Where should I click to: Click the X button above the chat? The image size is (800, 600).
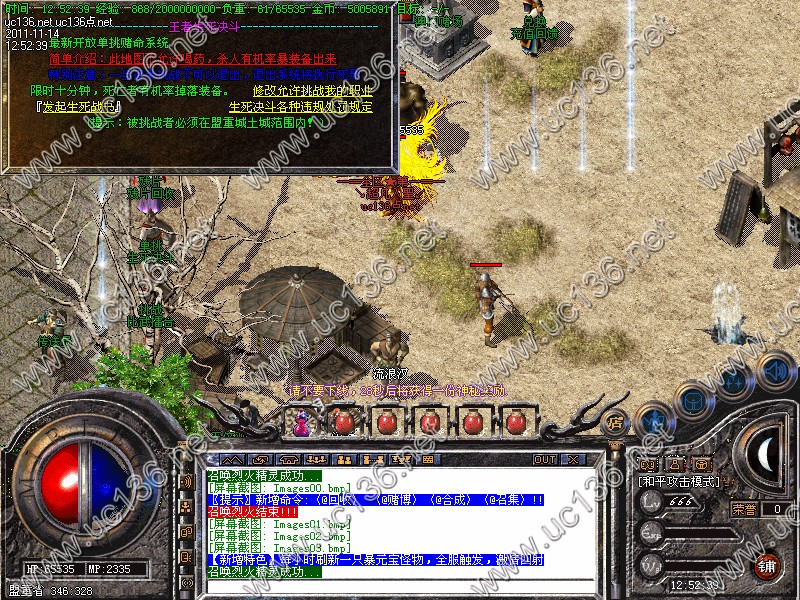572,459
